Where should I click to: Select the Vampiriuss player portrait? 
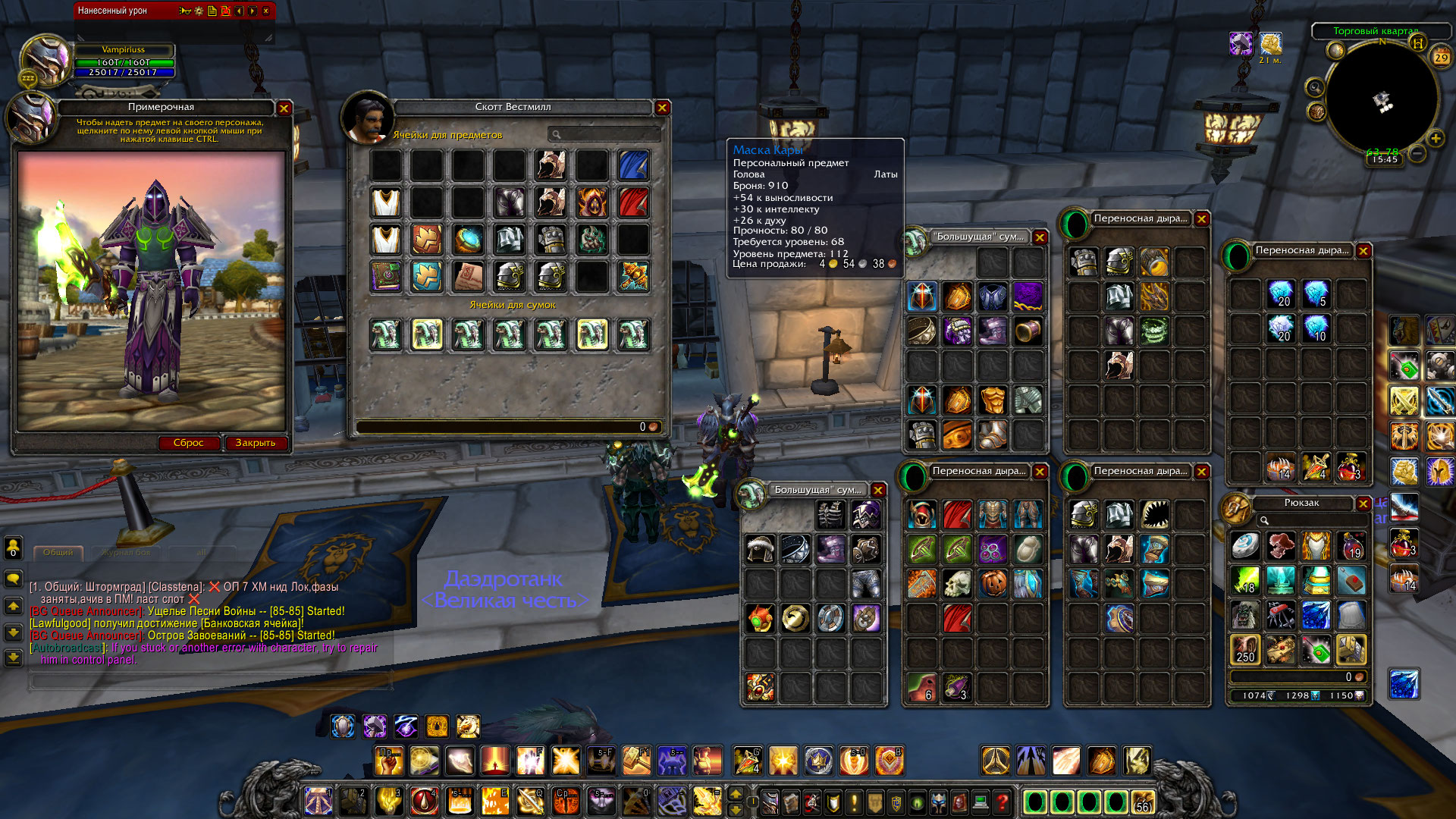(45, 61)
